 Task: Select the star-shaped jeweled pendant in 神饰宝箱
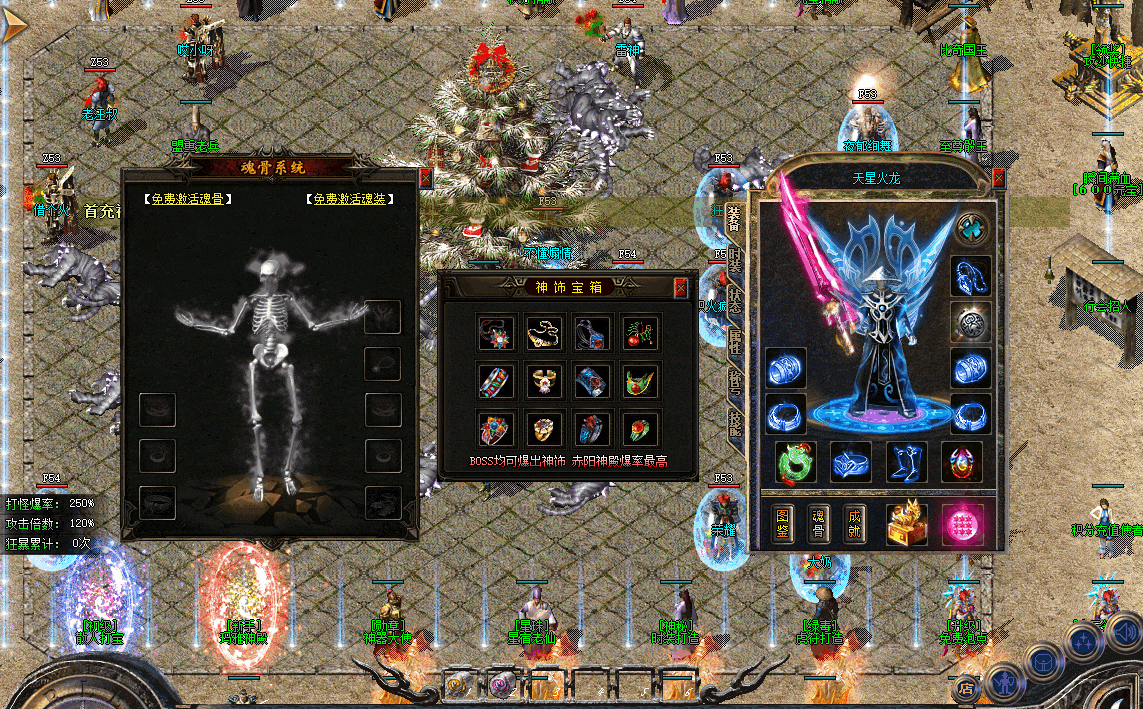[x=497, y=333]
